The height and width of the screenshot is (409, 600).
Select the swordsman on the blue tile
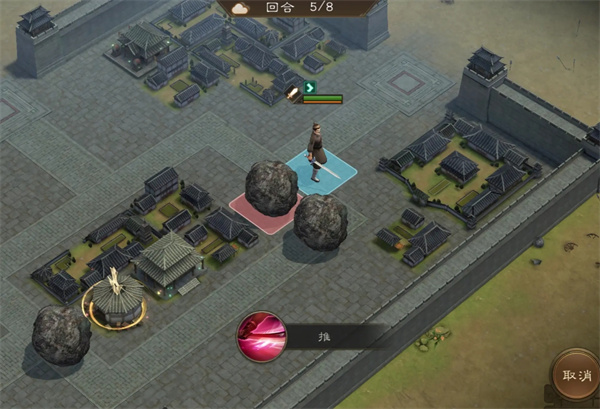coord(320,152)
